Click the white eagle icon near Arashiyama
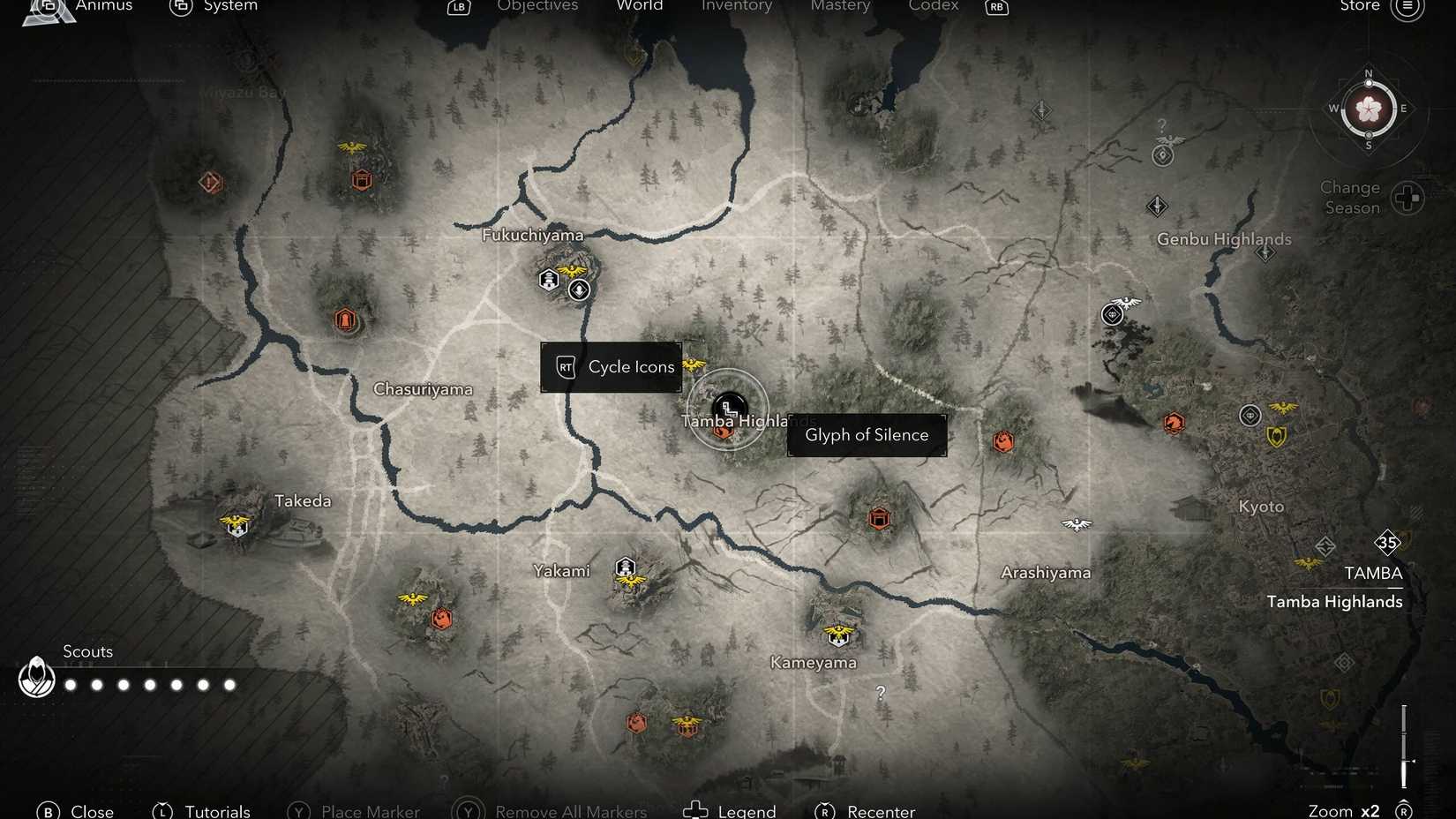1456x819 pixels. (1077, 524)
